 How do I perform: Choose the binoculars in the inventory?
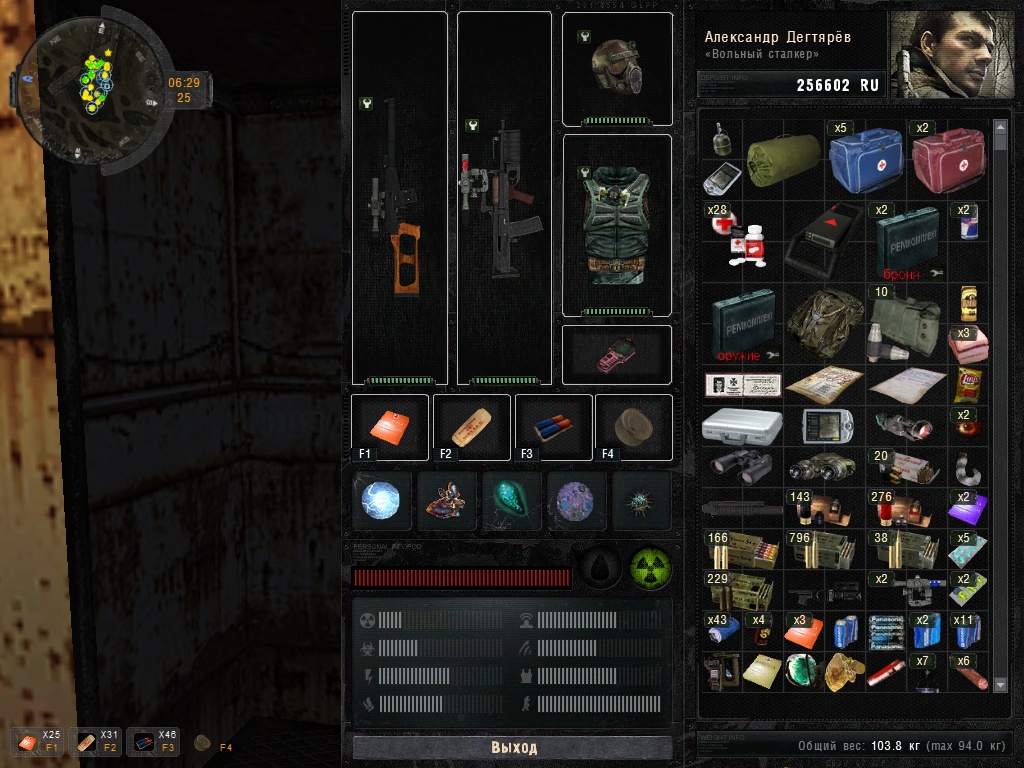pyautogui.click(x=741, y=465)
